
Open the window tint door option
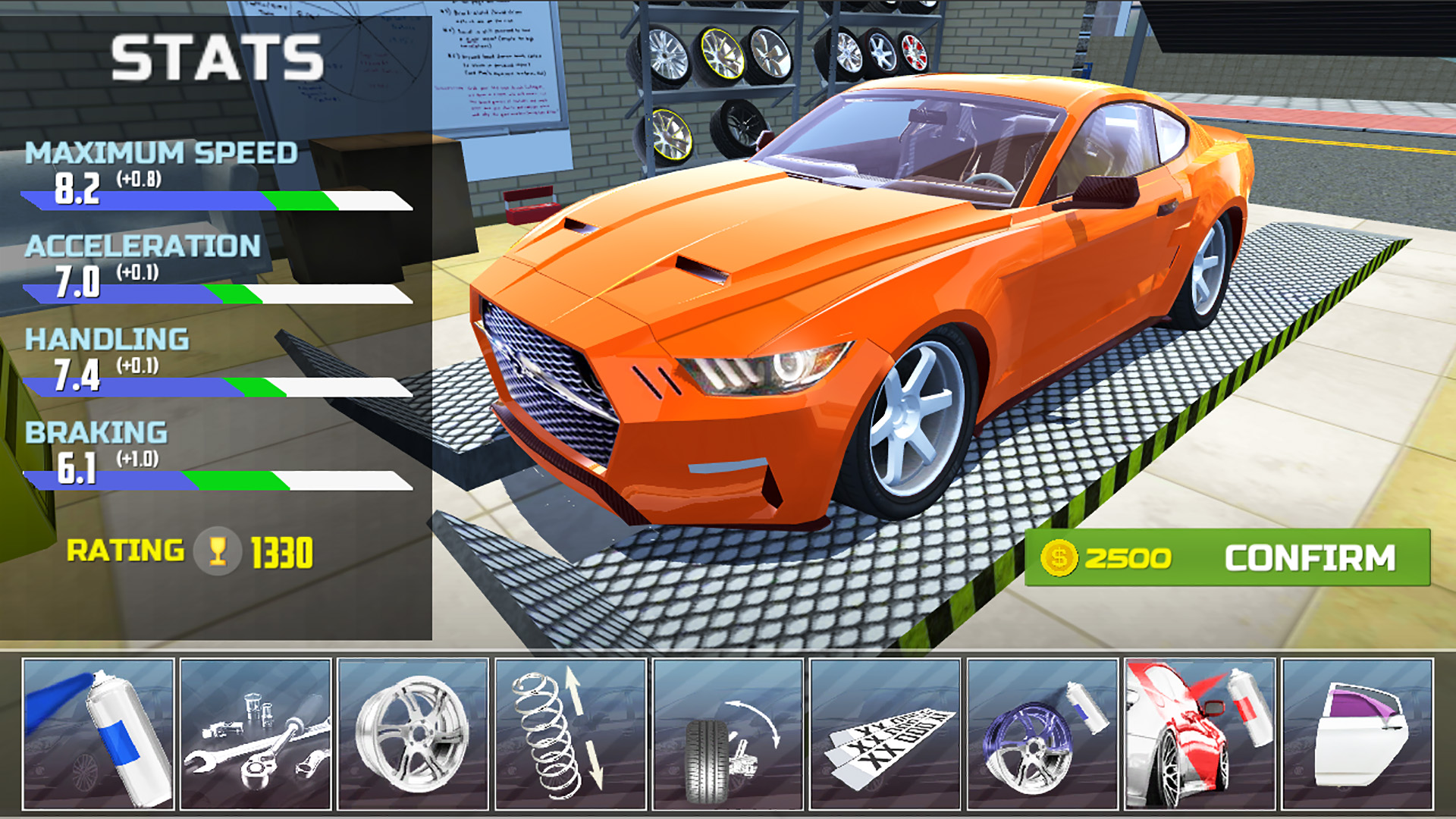[1357, 734]
